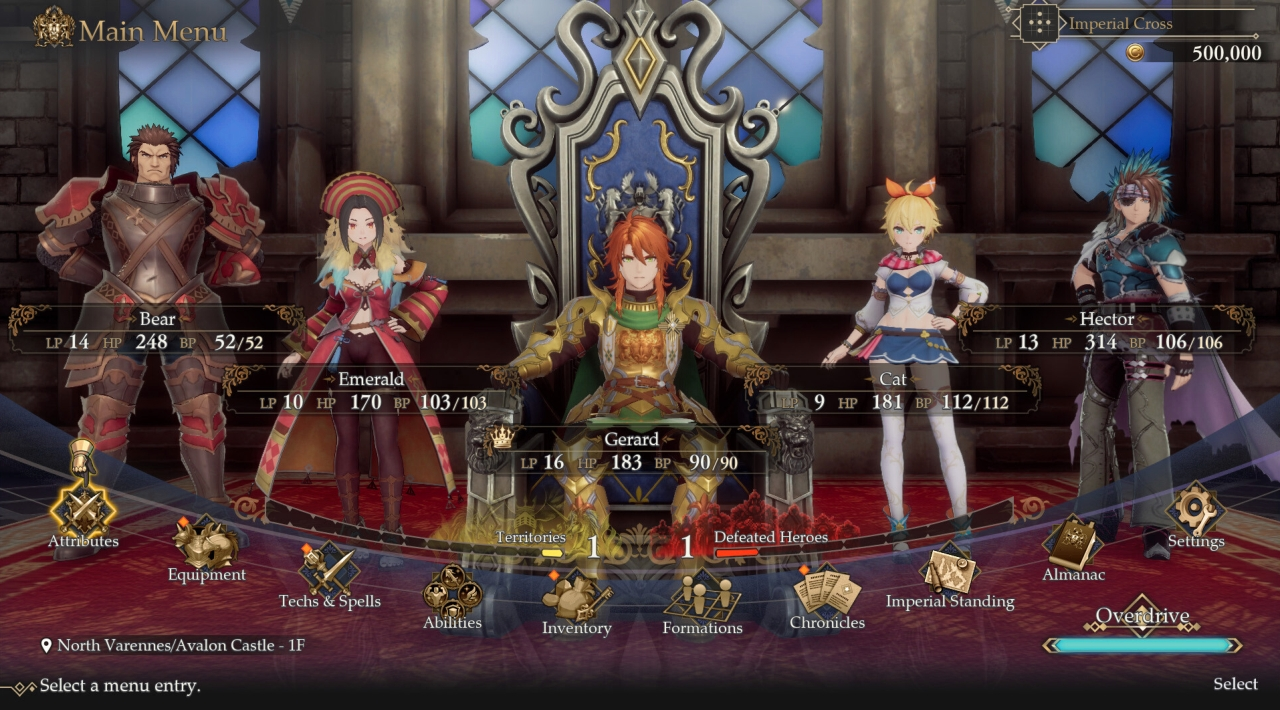
Task: Click the Imperial Cross formation indicator
Action: 1120,24
